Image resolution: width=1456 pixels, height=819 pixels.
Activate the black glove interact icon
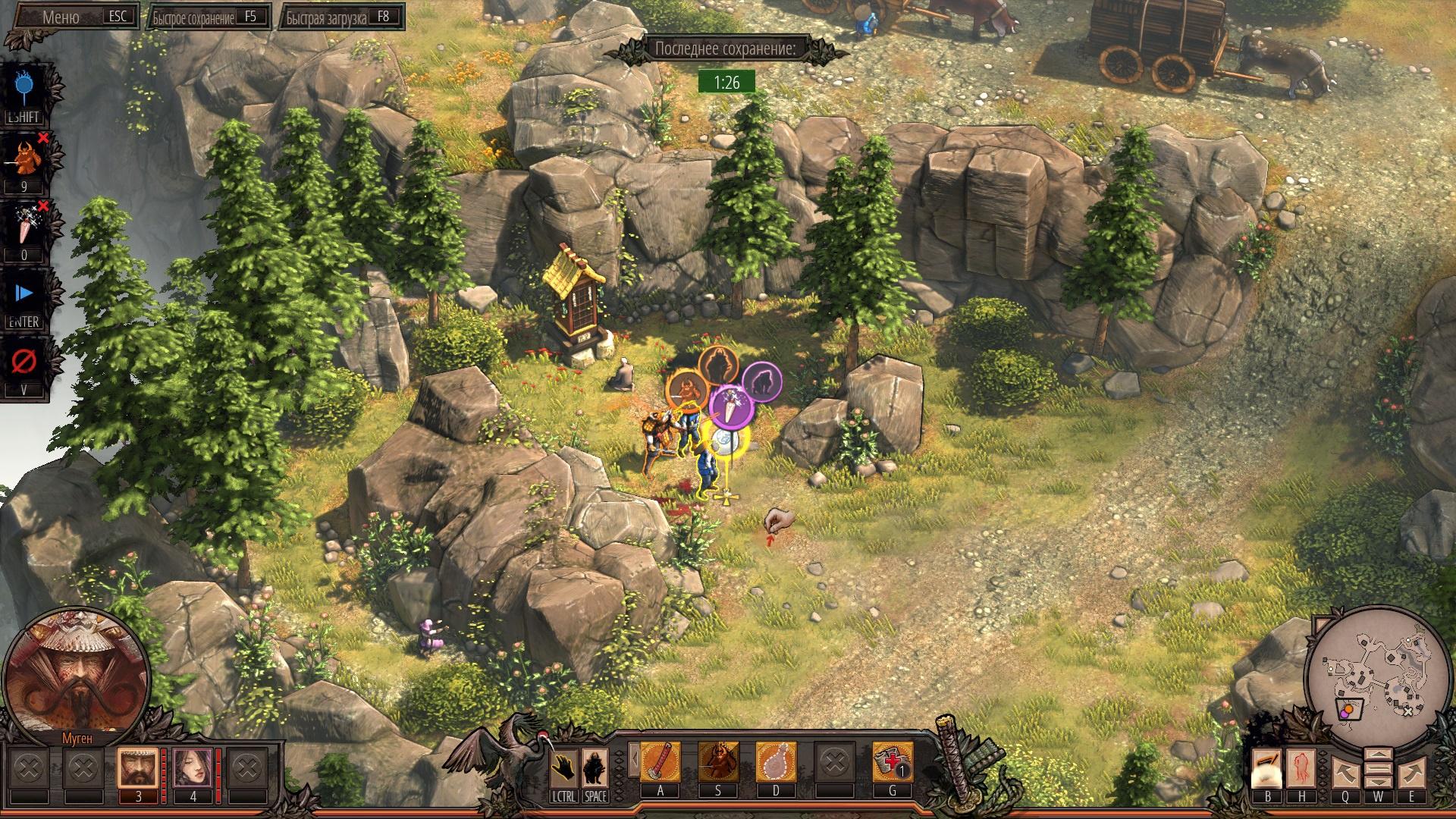point(563,767)
